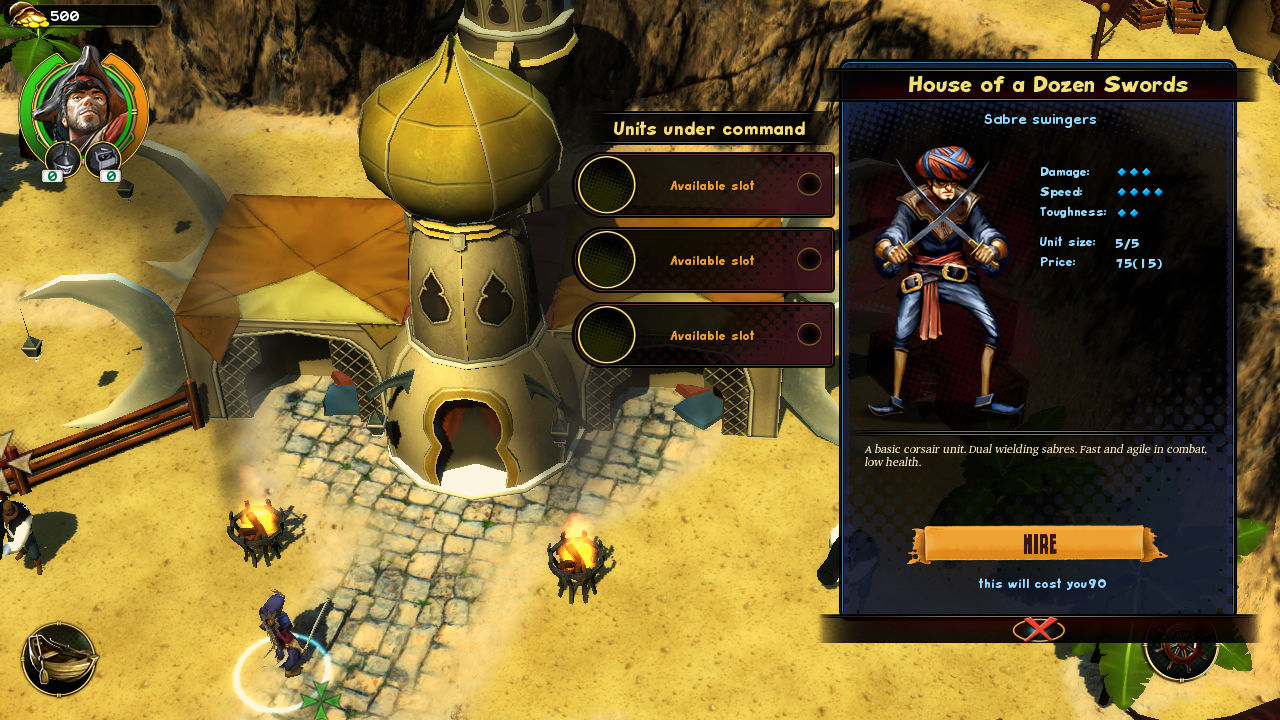Select the Sabre swingers heading

coord(1040,119)
